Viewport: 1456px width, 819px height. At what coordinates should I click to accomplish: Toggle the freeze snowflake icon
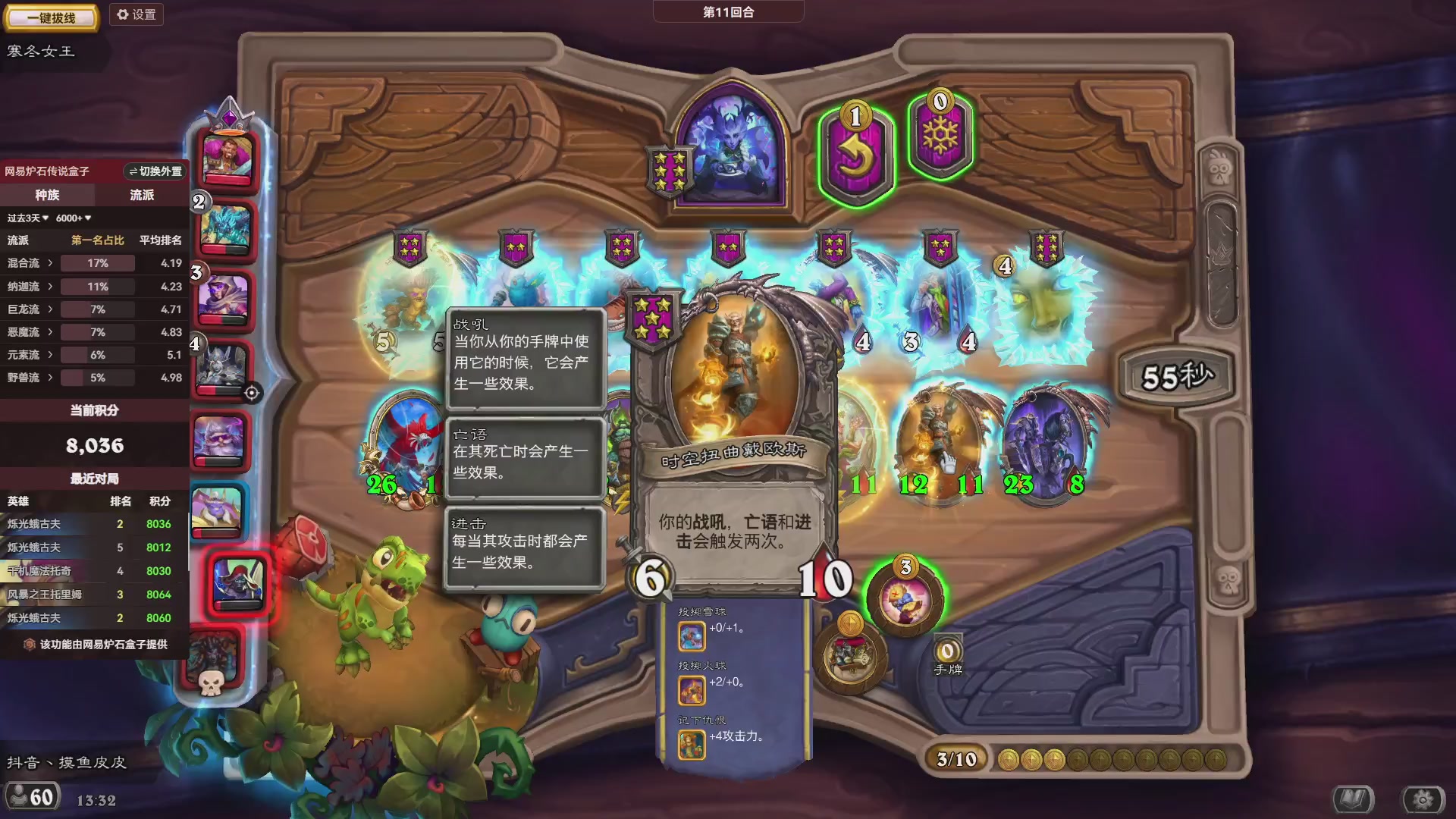pos(939,136)
